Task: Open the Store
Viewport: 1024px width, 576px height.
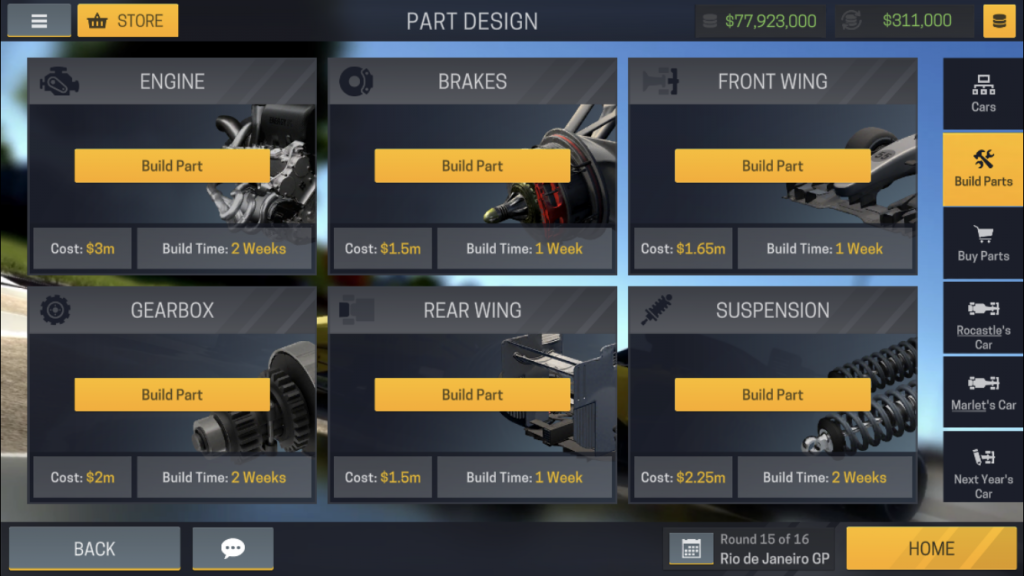Action: click(x=128, y=21)
